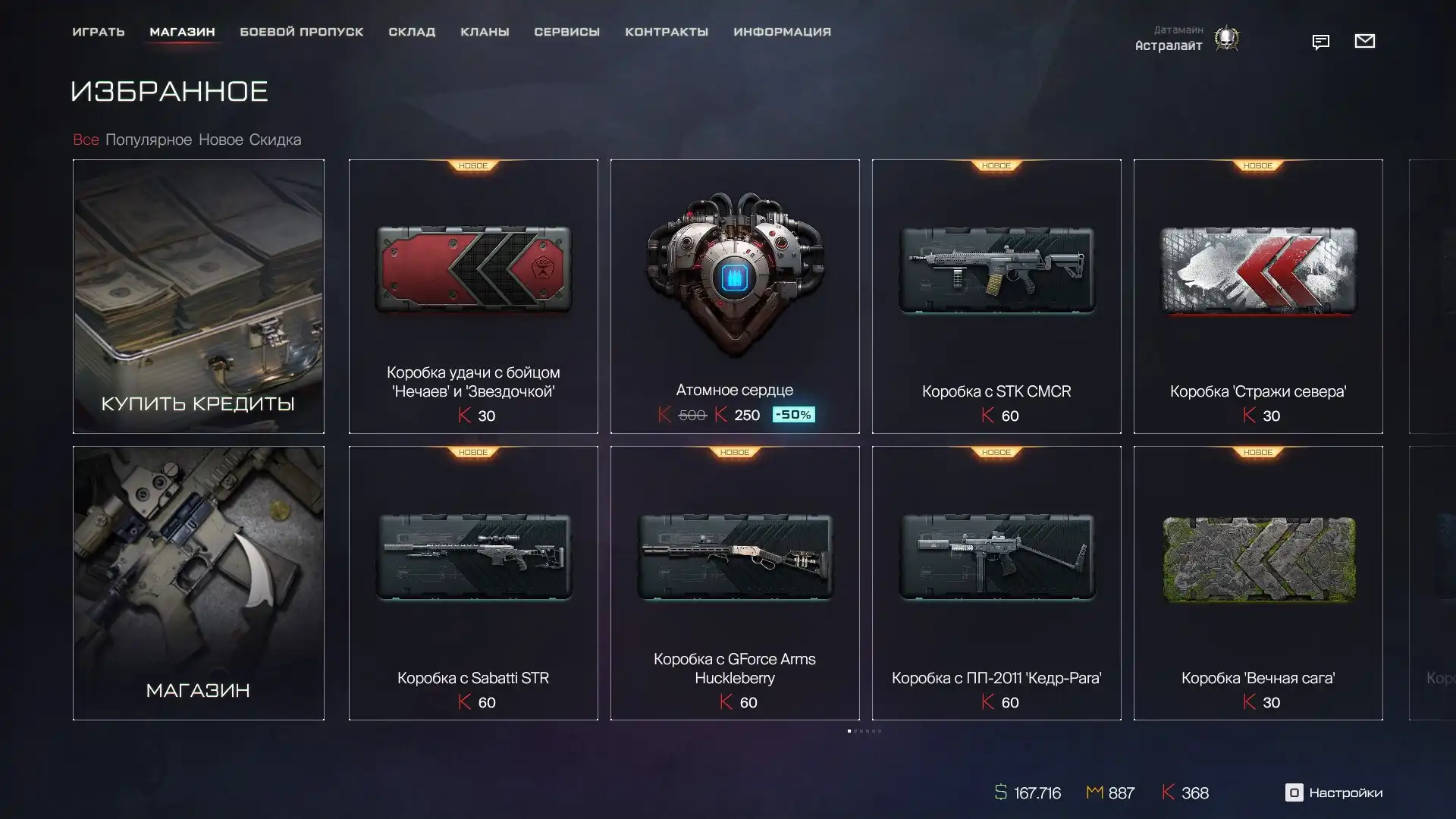This screenshot has width=1456, height=819.
Task: Select the Коробка 'Вечная сага' box
Action: tap(1258, 582)
